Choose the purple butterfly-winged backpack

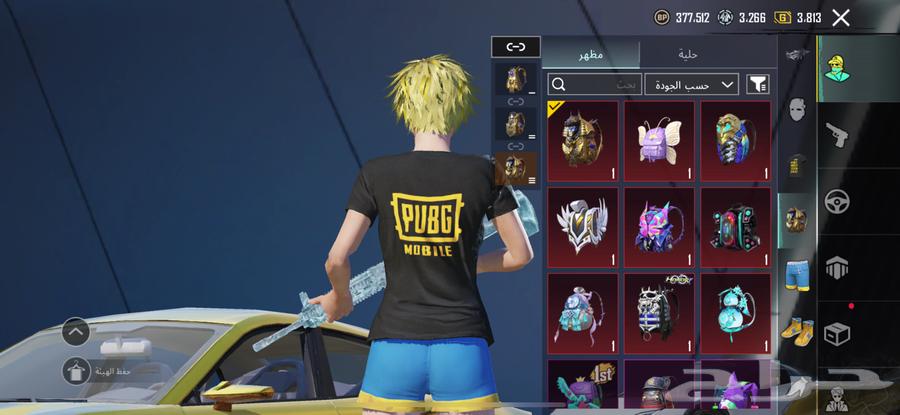pos(659,140)
